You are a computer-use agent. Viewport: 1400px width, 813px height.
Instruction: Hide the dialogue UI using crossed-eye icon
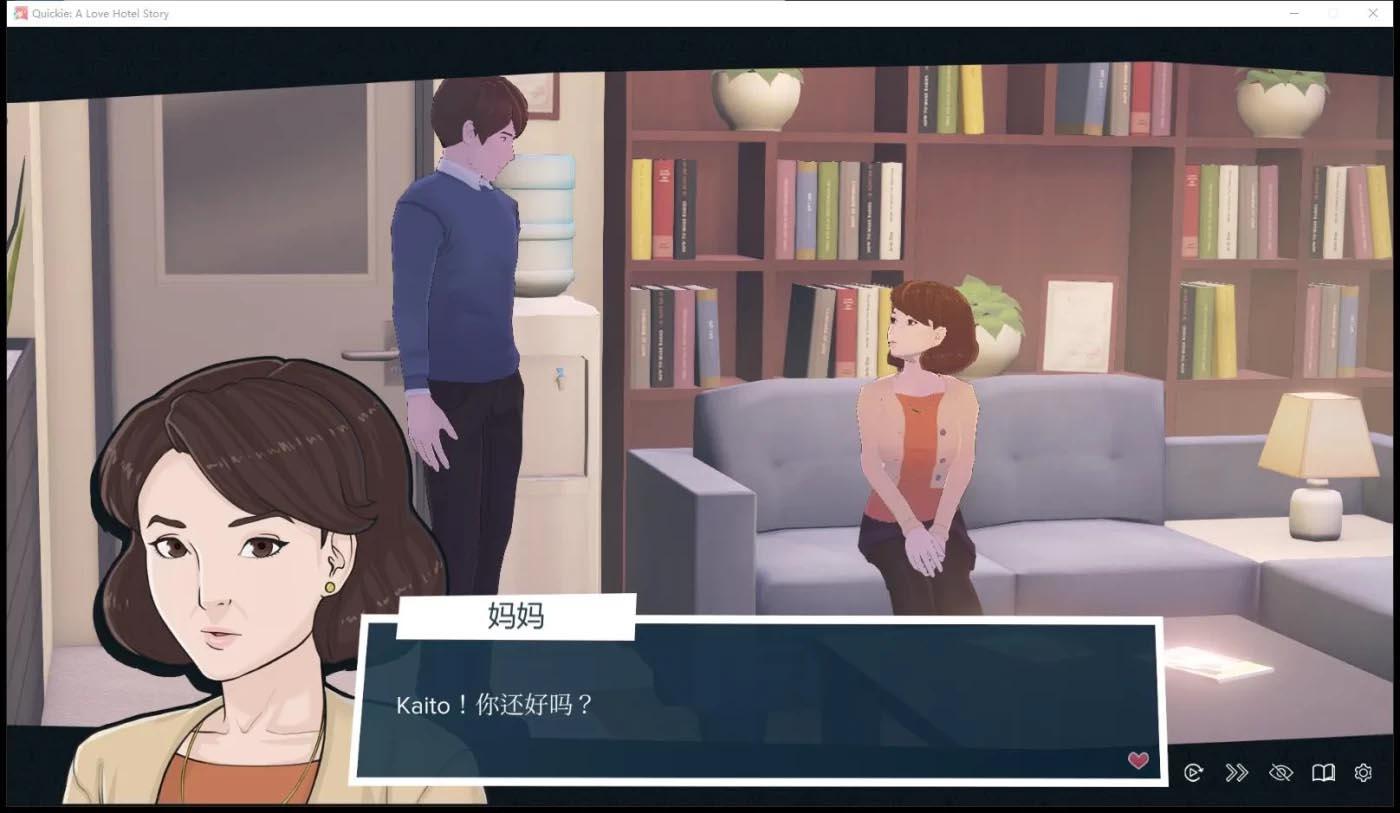tap(1281, 772)
